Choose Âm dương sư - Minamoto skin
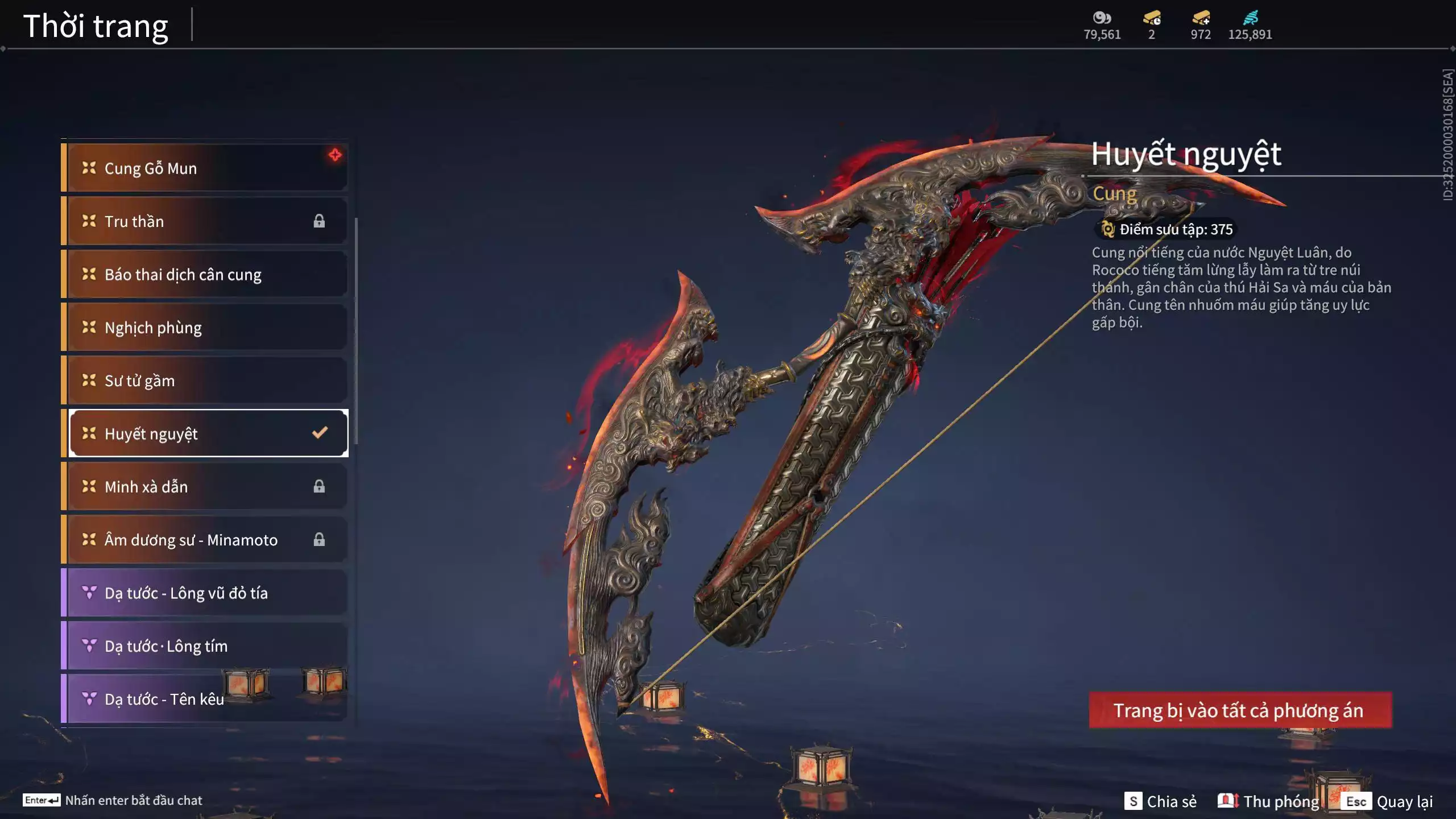This screenshot has width=1456, height=819. coord(205,540)
